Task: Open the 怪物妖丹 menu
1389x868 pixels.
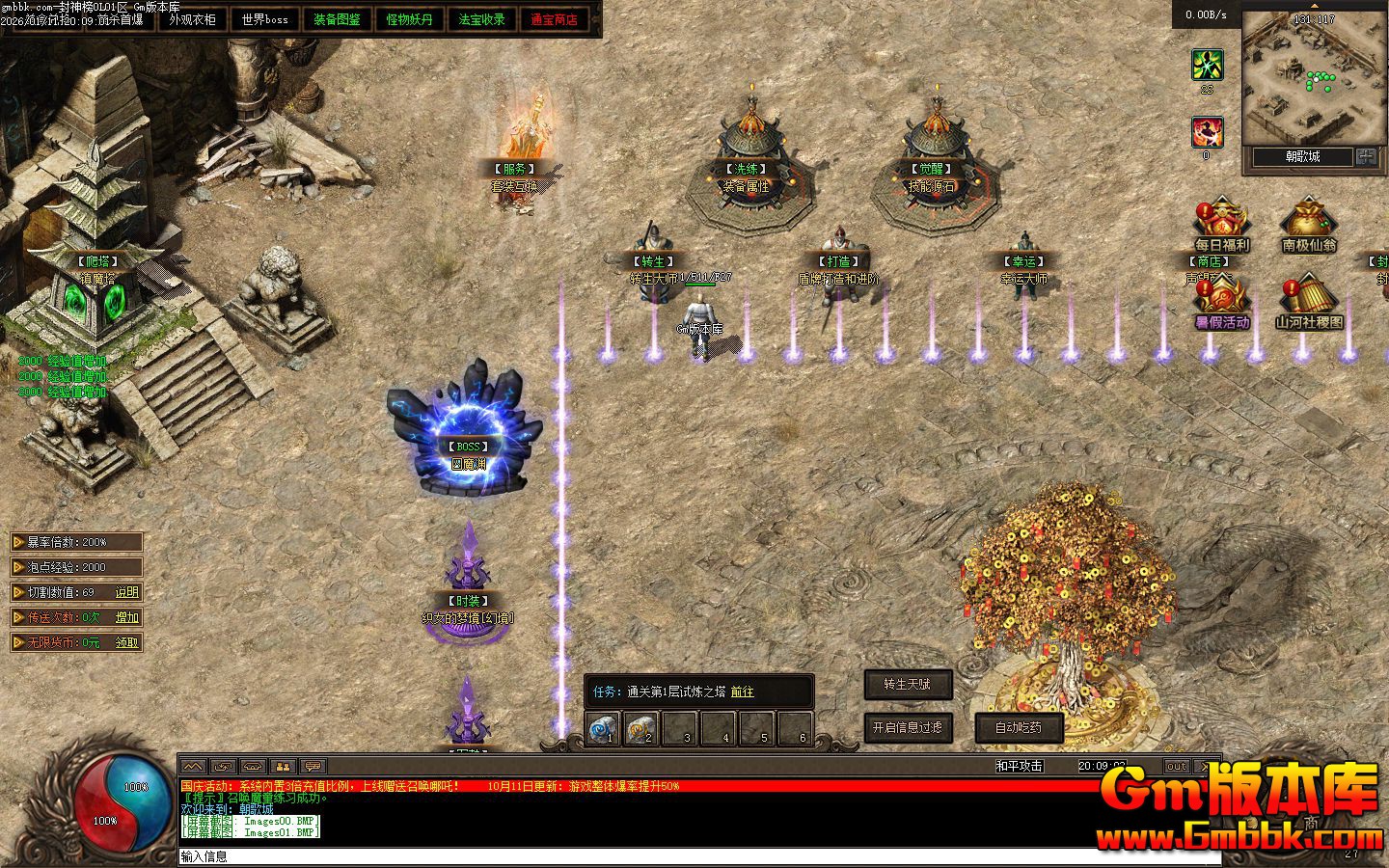Action: pyautogui.click(x=409, y=19)
